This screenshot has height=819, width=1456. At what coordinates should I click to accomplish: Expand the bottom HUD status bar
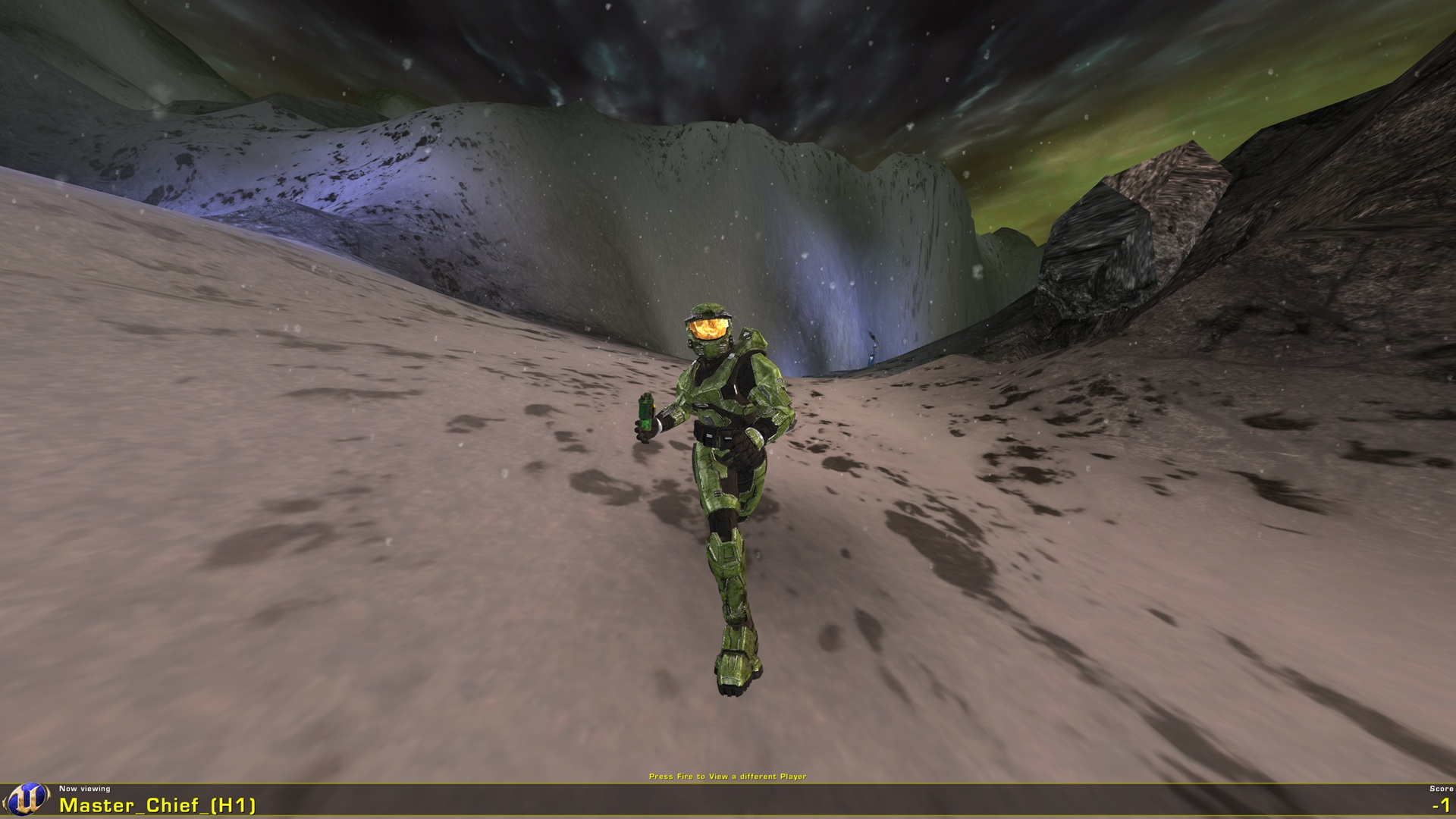(x=728, y=800)
